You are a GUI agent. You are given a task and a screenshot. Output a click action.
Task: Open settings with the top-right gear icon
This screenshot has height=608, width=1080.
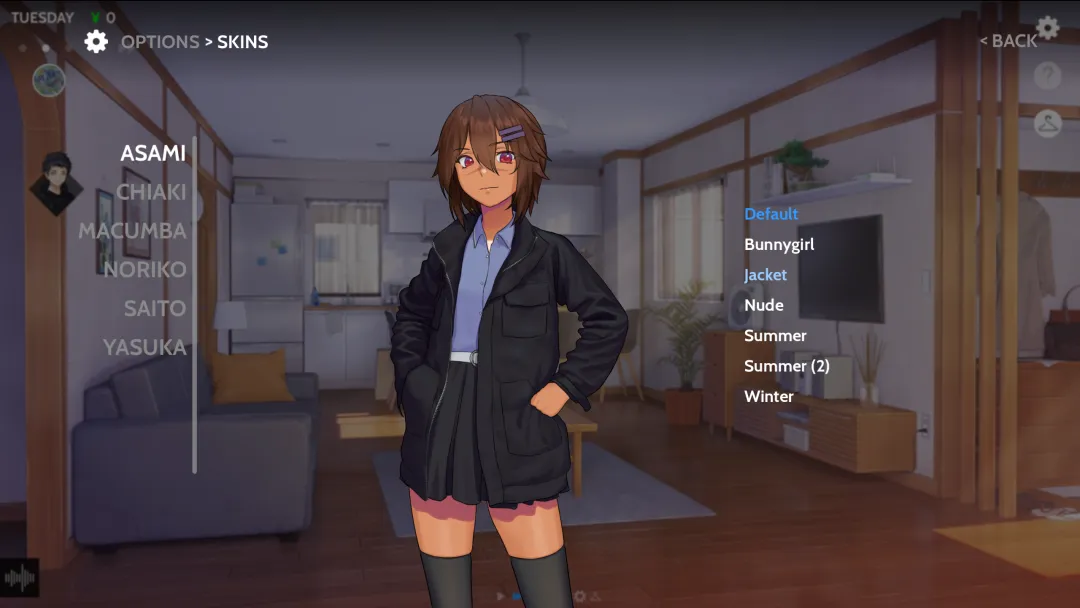(1047, 27)
